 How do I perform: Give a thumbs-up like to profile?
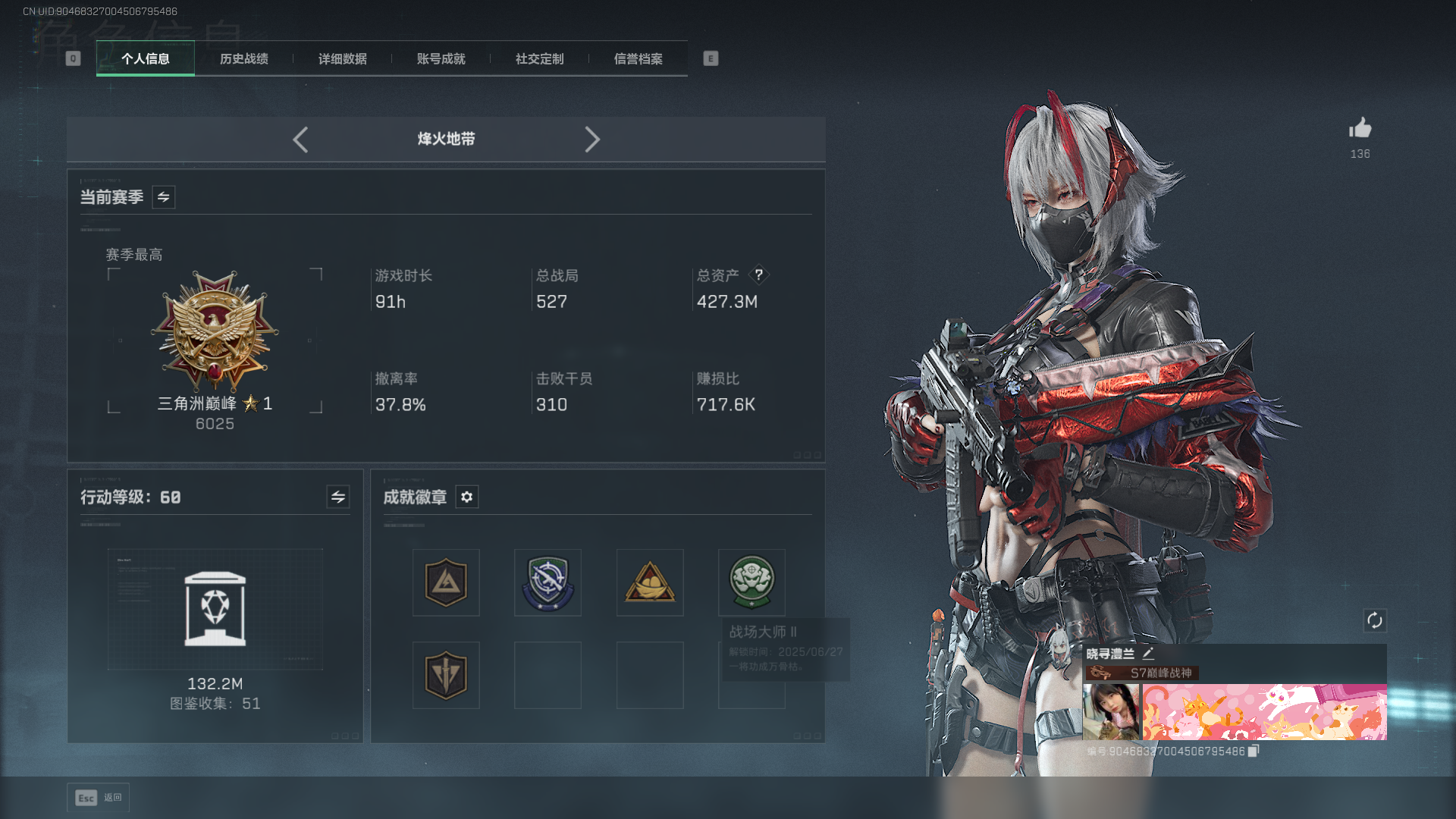tap(1360, 129)
